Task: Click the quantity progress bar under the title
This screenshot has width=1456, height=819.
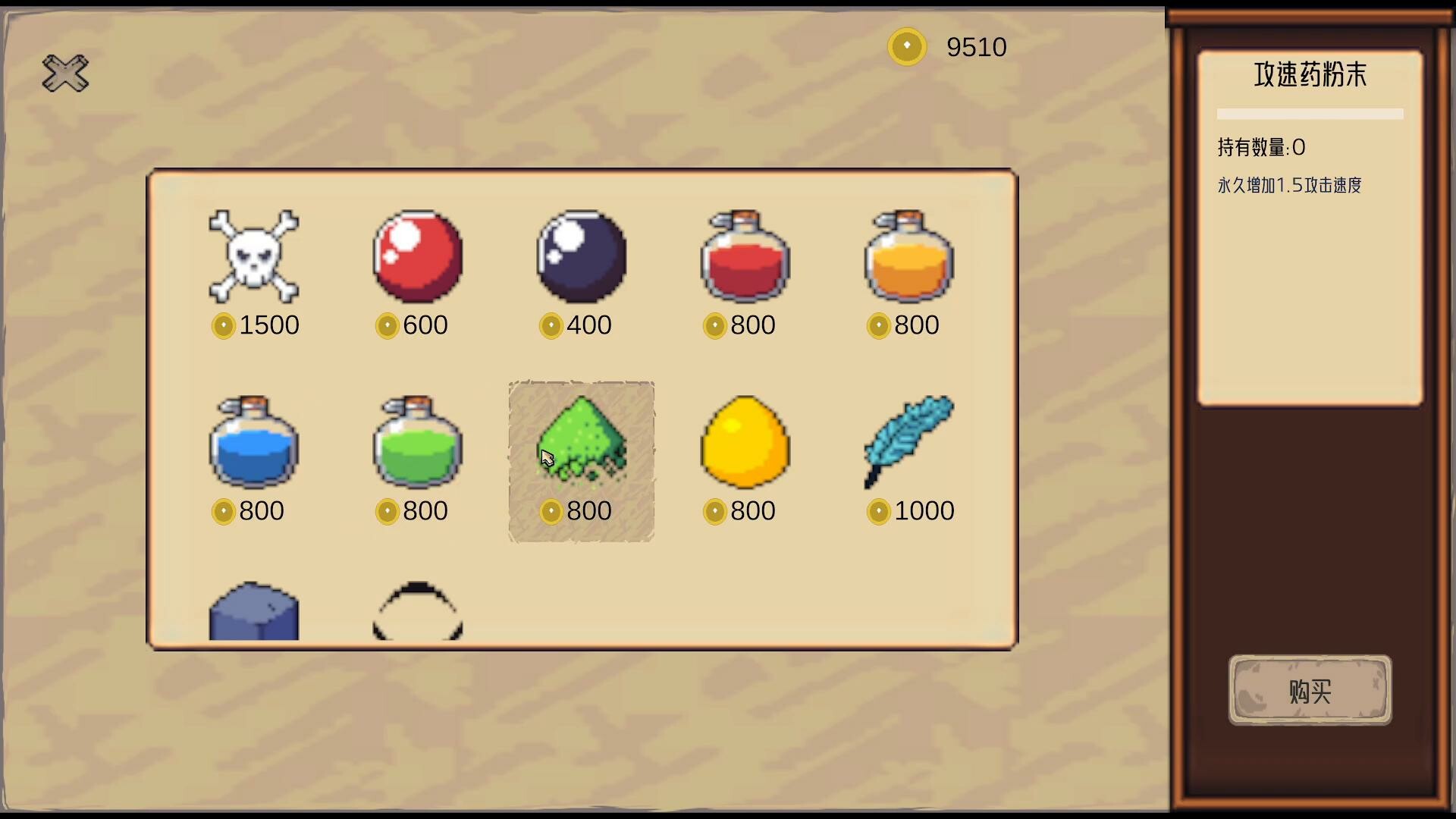Action: tap(1310, 114)
